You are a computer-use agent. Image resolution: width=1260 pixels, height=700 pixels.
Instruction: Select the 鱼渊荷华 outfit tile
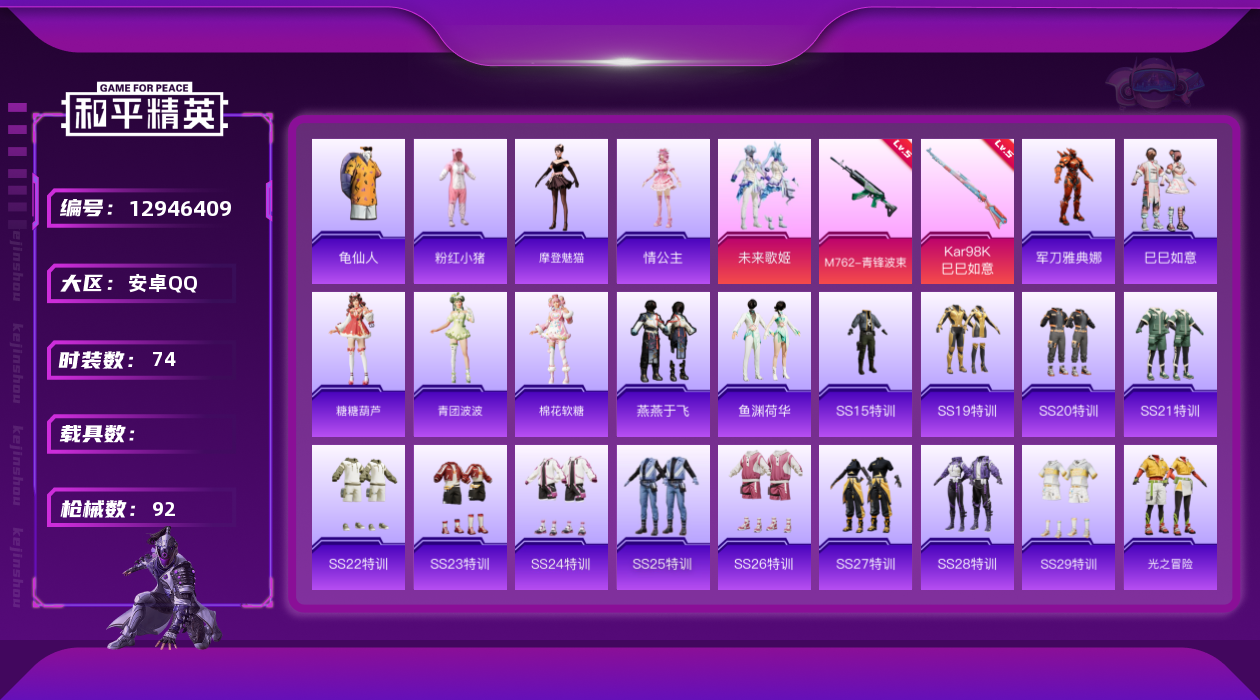(764, 364)
